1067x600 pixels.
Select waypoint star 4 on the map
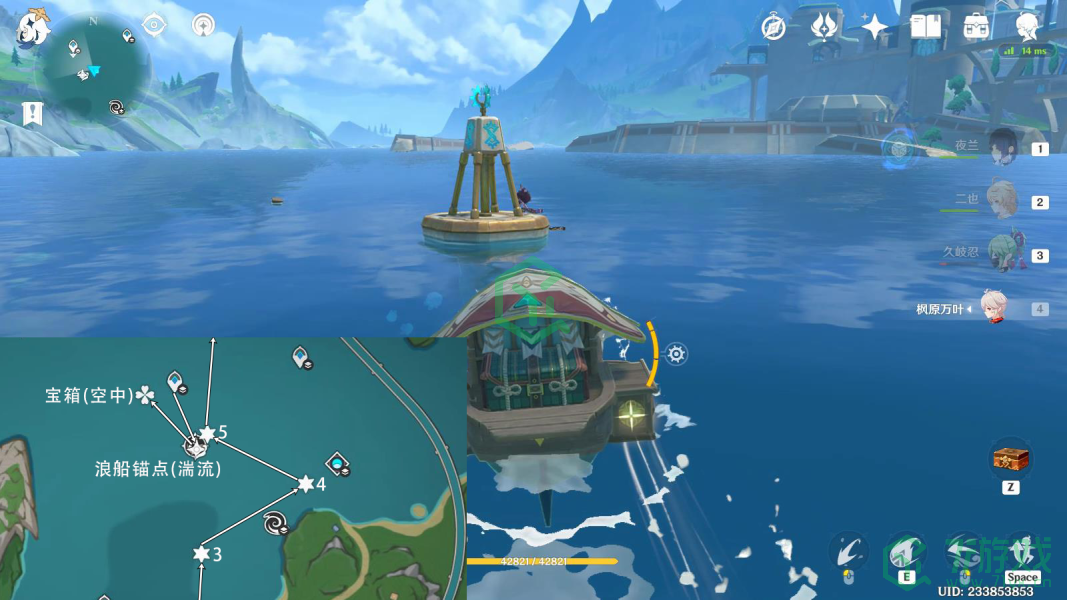click(x=306, y=484)
